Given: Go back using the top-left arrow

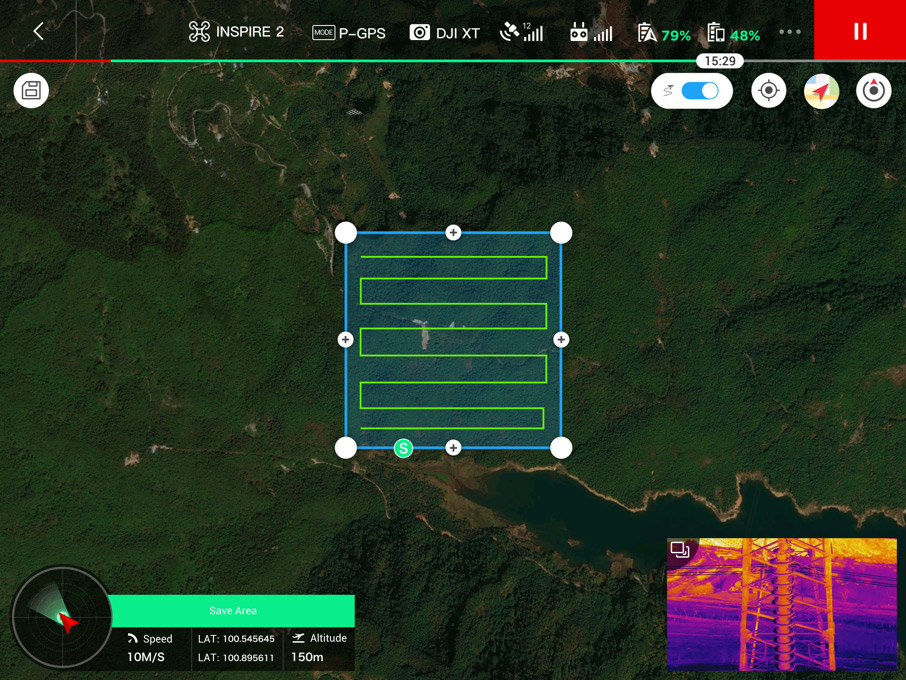Looking at the screenshot, I should [38, 32].
